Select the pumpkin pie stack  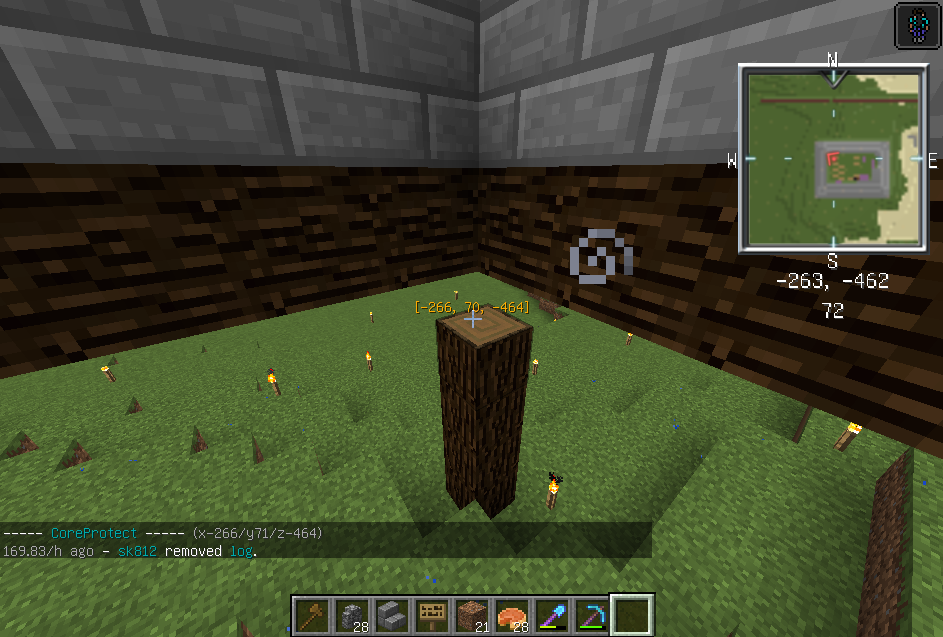click(512, 614)
